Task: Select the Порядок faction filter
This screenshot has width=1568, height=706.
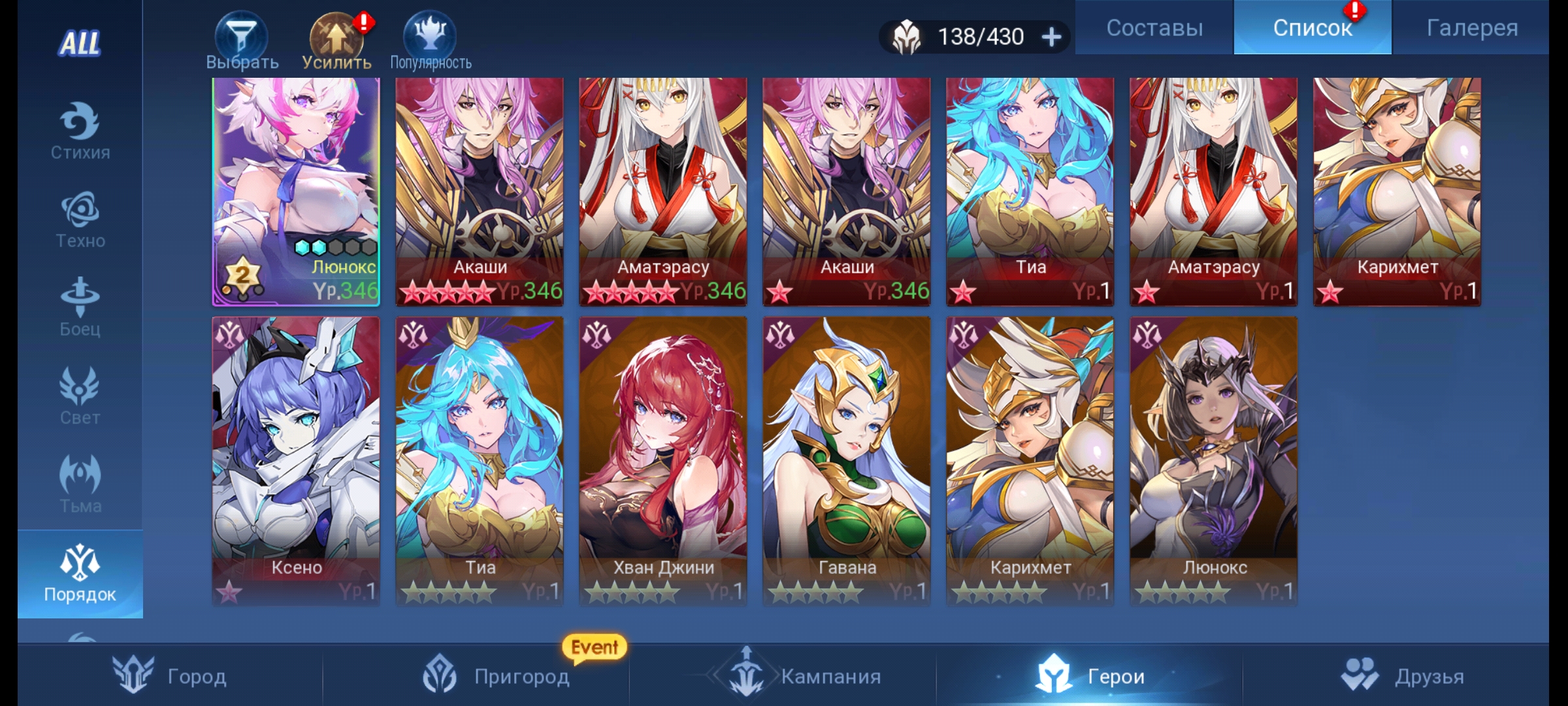Action: tap(80, 574)
